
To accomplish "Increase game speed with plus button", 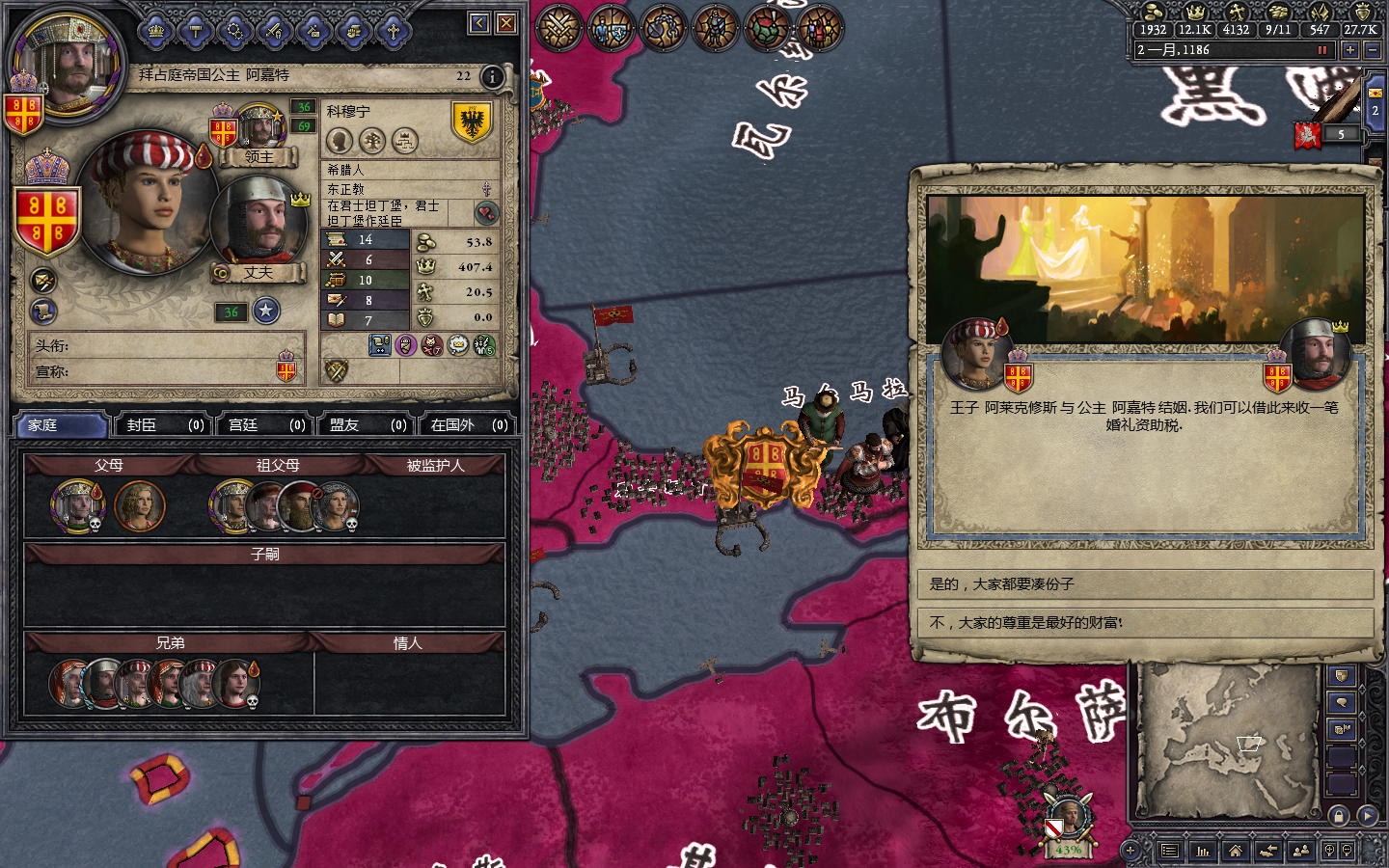I will coord(1350,50).
